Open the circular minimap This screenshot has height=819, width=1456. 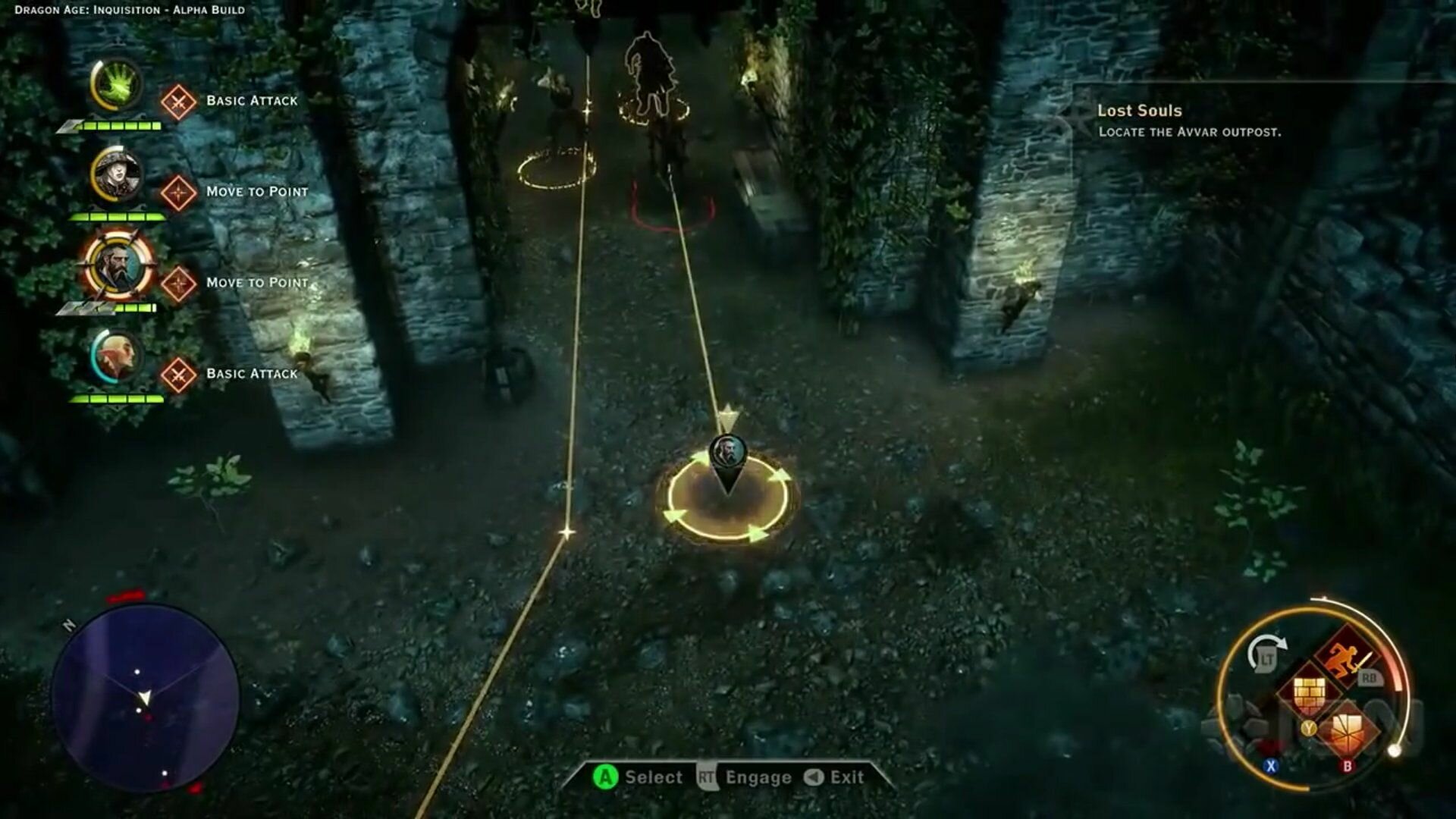[x=146, y=698]
